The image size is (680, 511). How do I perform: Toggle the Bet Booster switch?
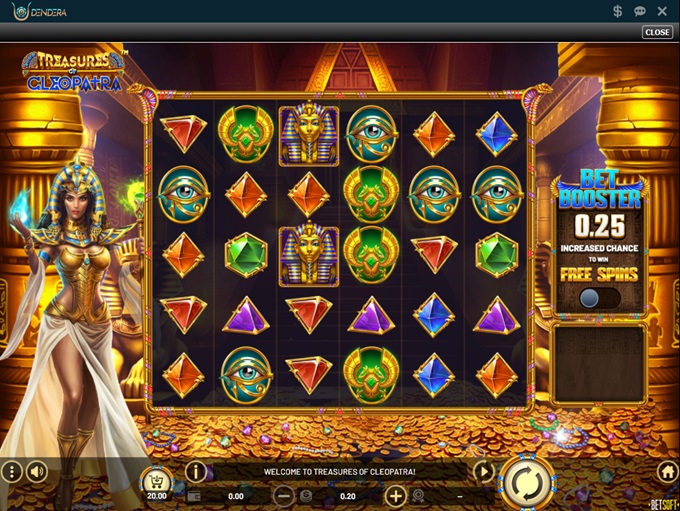[599, 298]
